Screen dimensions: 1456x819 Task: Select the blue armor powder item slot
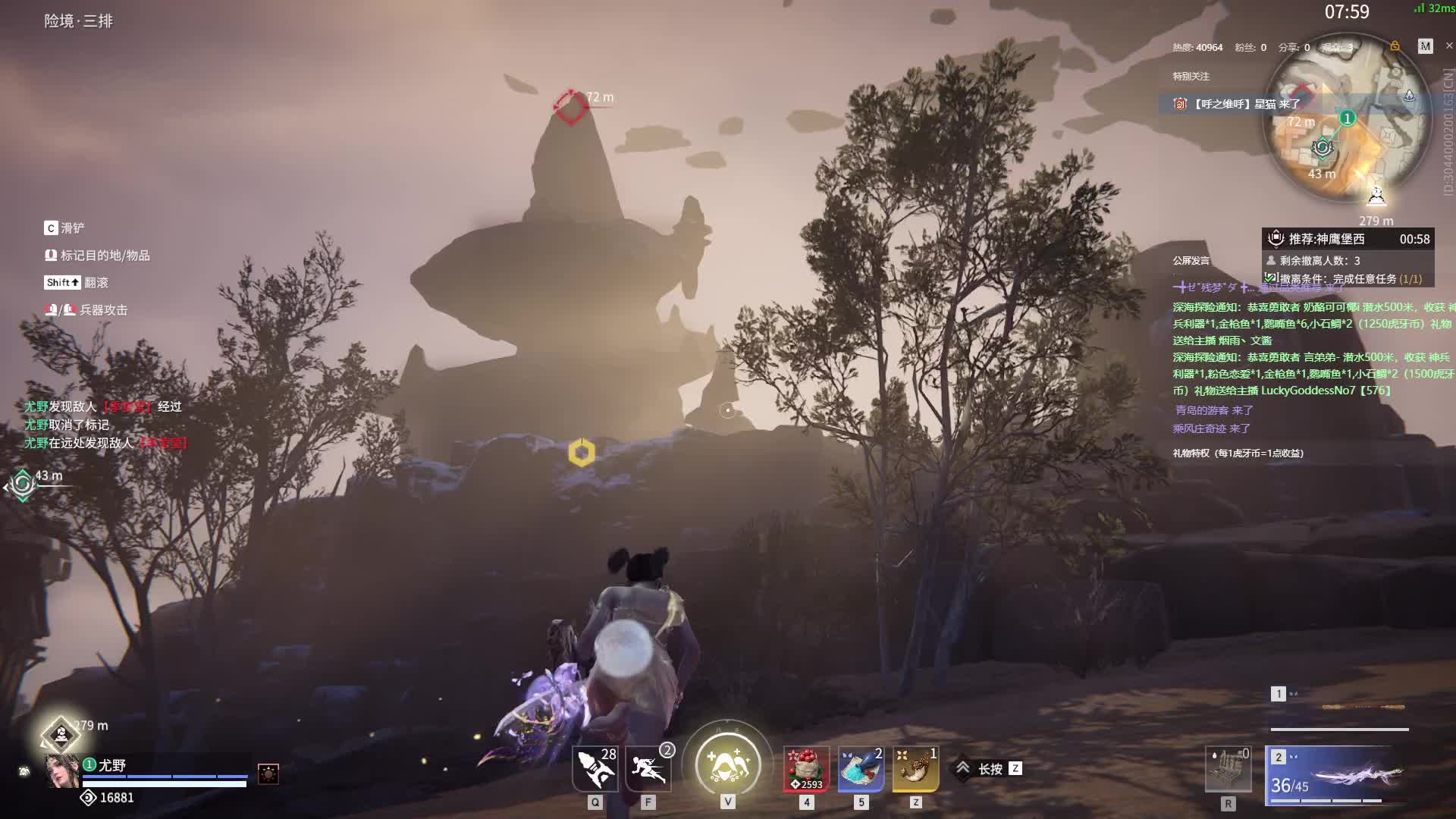[x=861, y=769]
